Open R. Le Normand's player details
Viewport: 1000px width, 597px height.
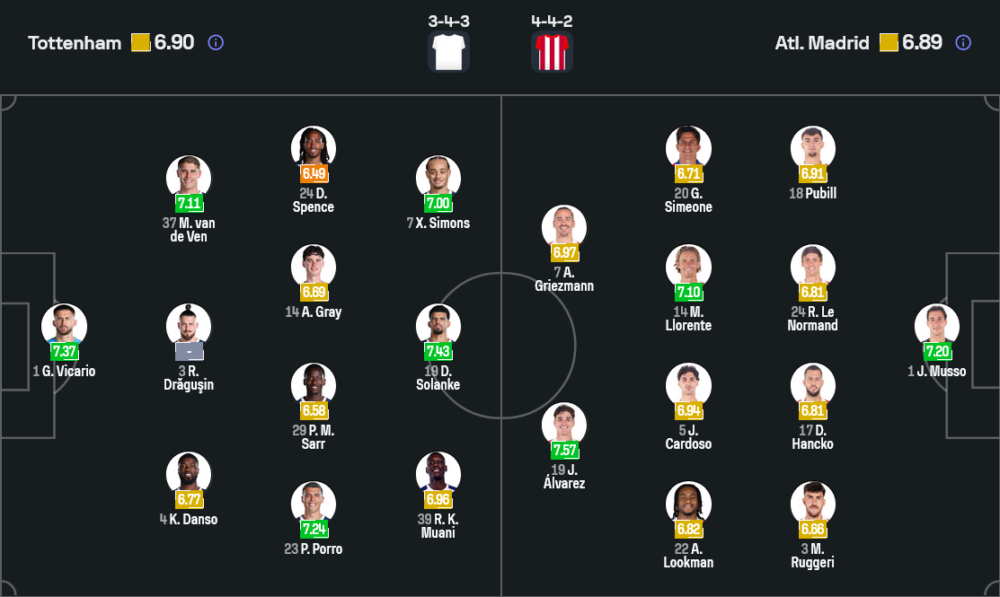click(812, 267)
